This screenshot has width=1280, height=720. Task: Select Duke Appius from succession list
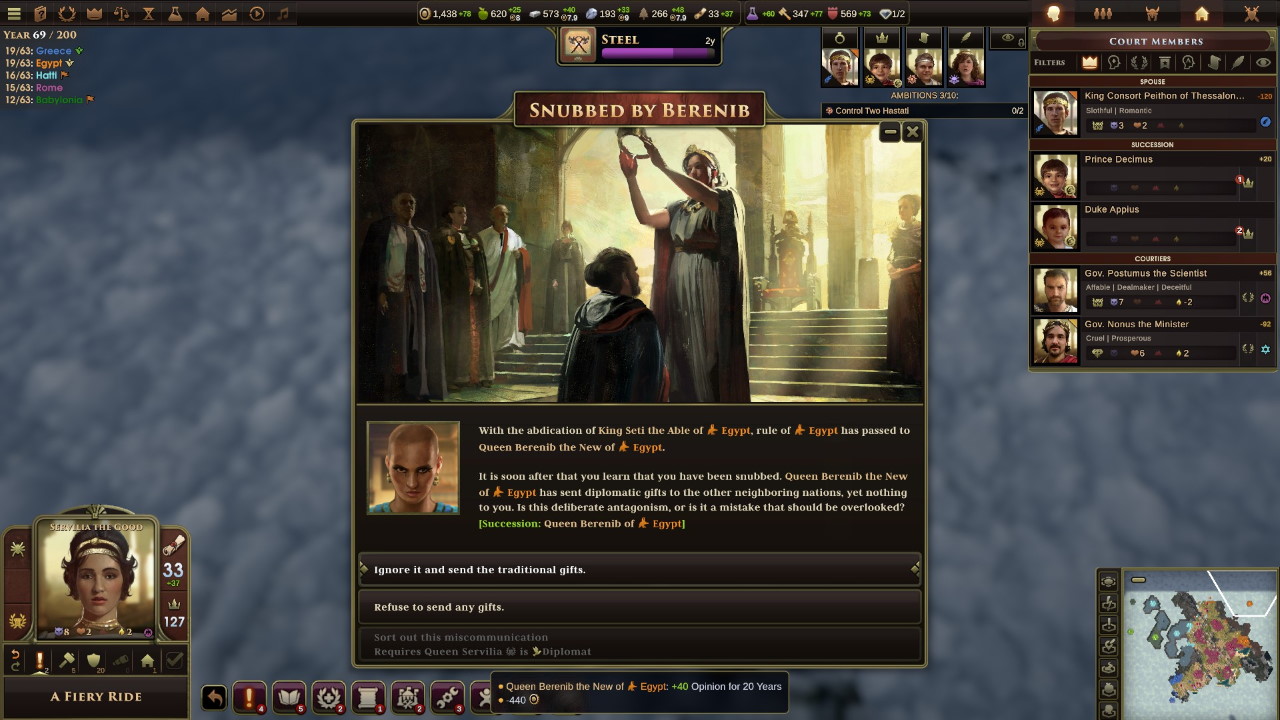click(x=1153, y=226)
